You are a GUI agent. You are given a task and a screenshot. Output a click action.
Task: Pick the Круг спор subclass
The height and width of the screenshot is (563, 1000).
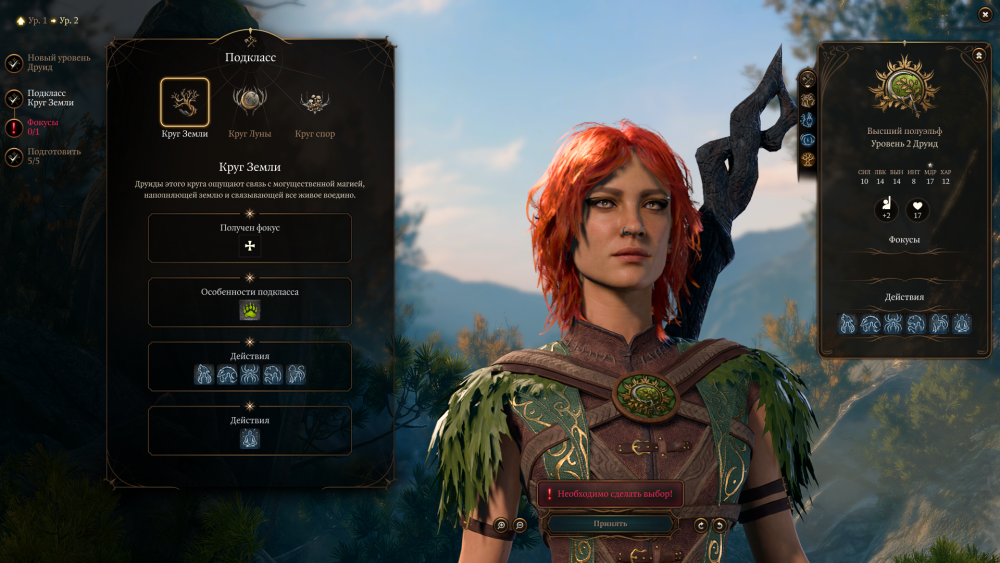314,103
